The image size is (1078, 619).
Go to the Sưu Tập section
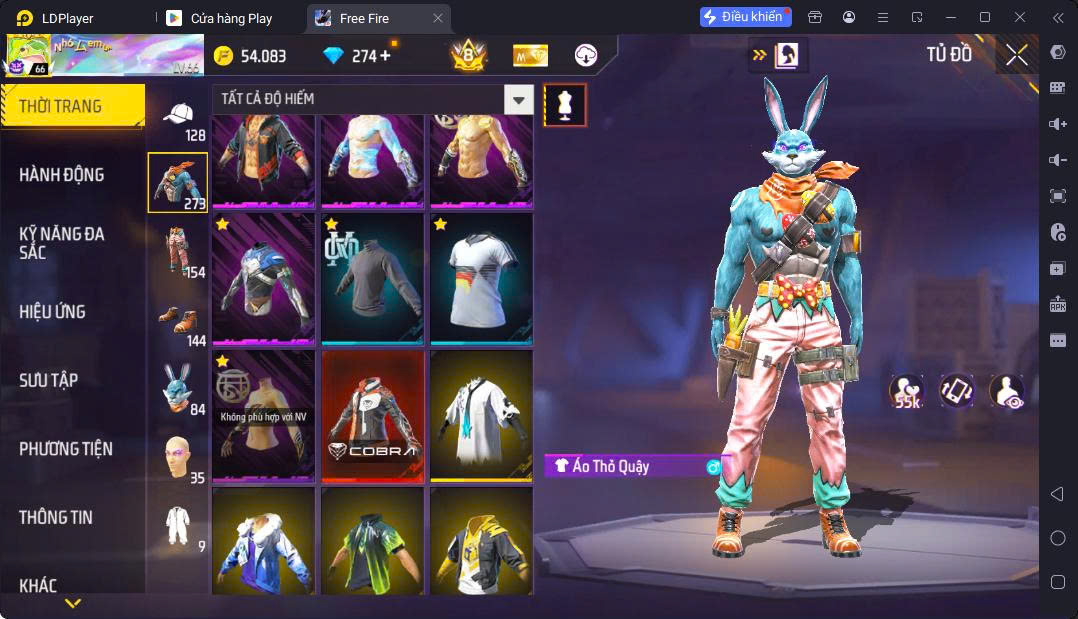[48, 381]
